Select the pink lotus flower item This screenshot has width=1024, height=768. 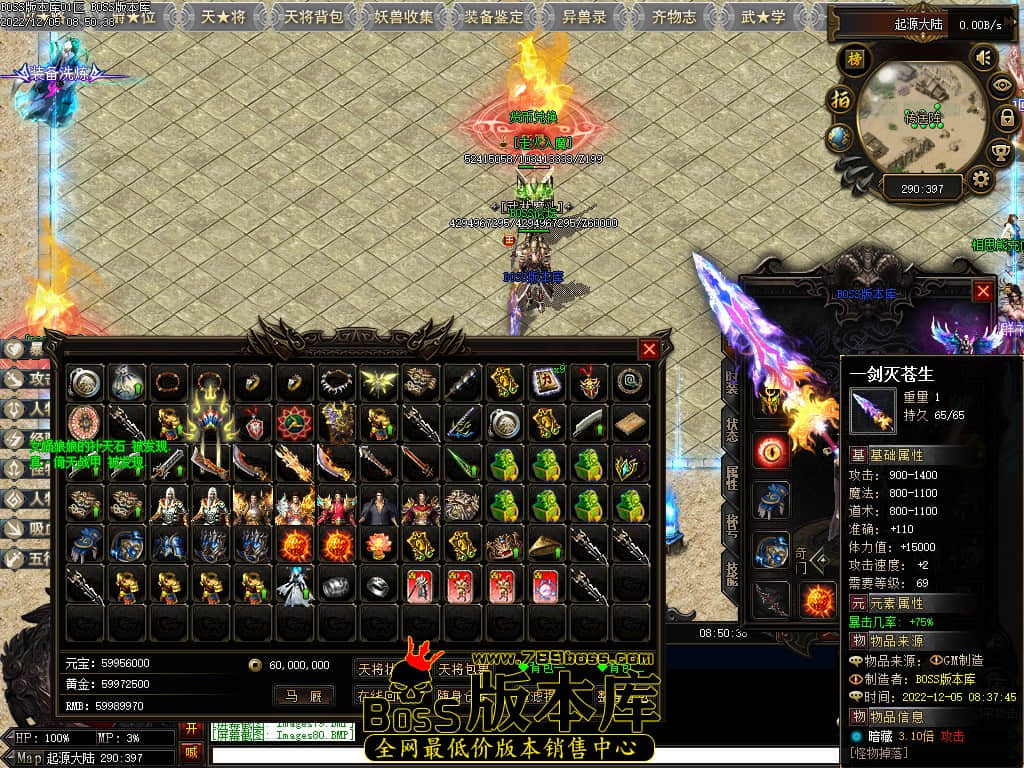coord(378,545)
